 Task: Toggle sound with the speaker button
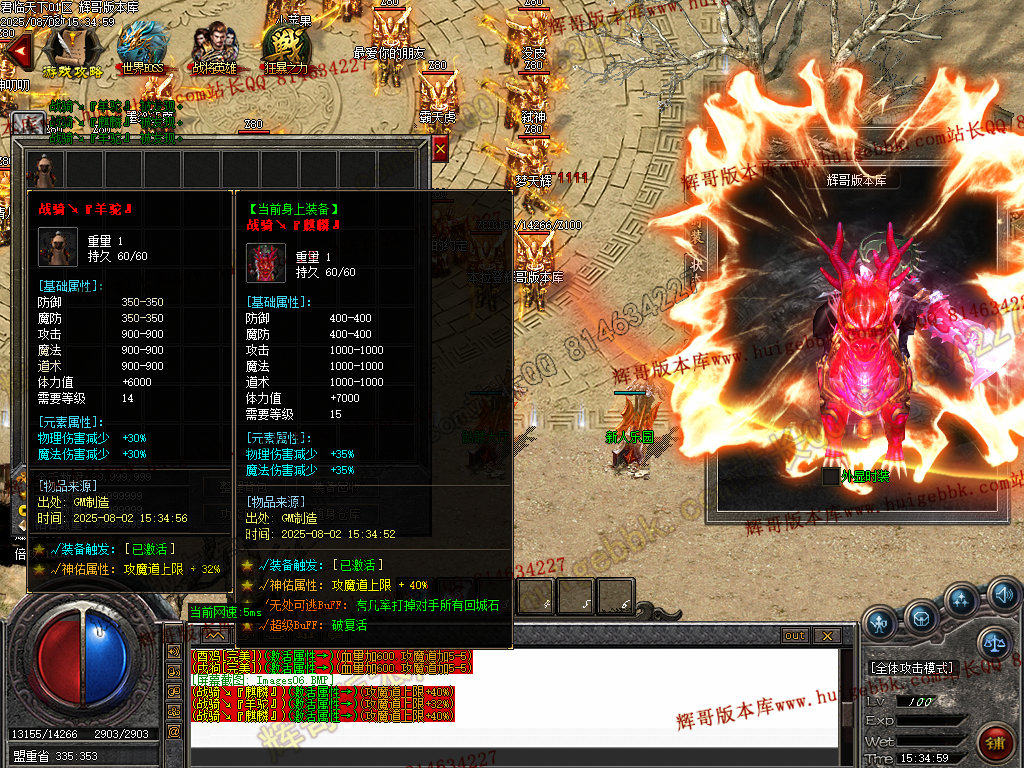[x=1004, y=597]
